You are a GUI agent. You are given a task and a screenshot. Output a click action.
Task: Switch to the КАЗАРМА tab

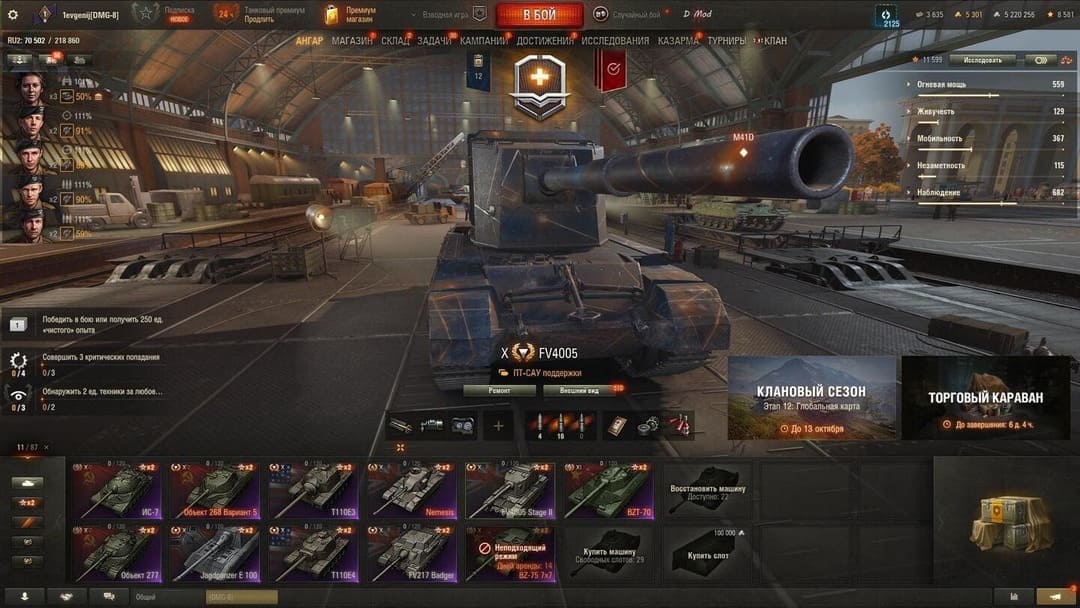coord(678,41)
